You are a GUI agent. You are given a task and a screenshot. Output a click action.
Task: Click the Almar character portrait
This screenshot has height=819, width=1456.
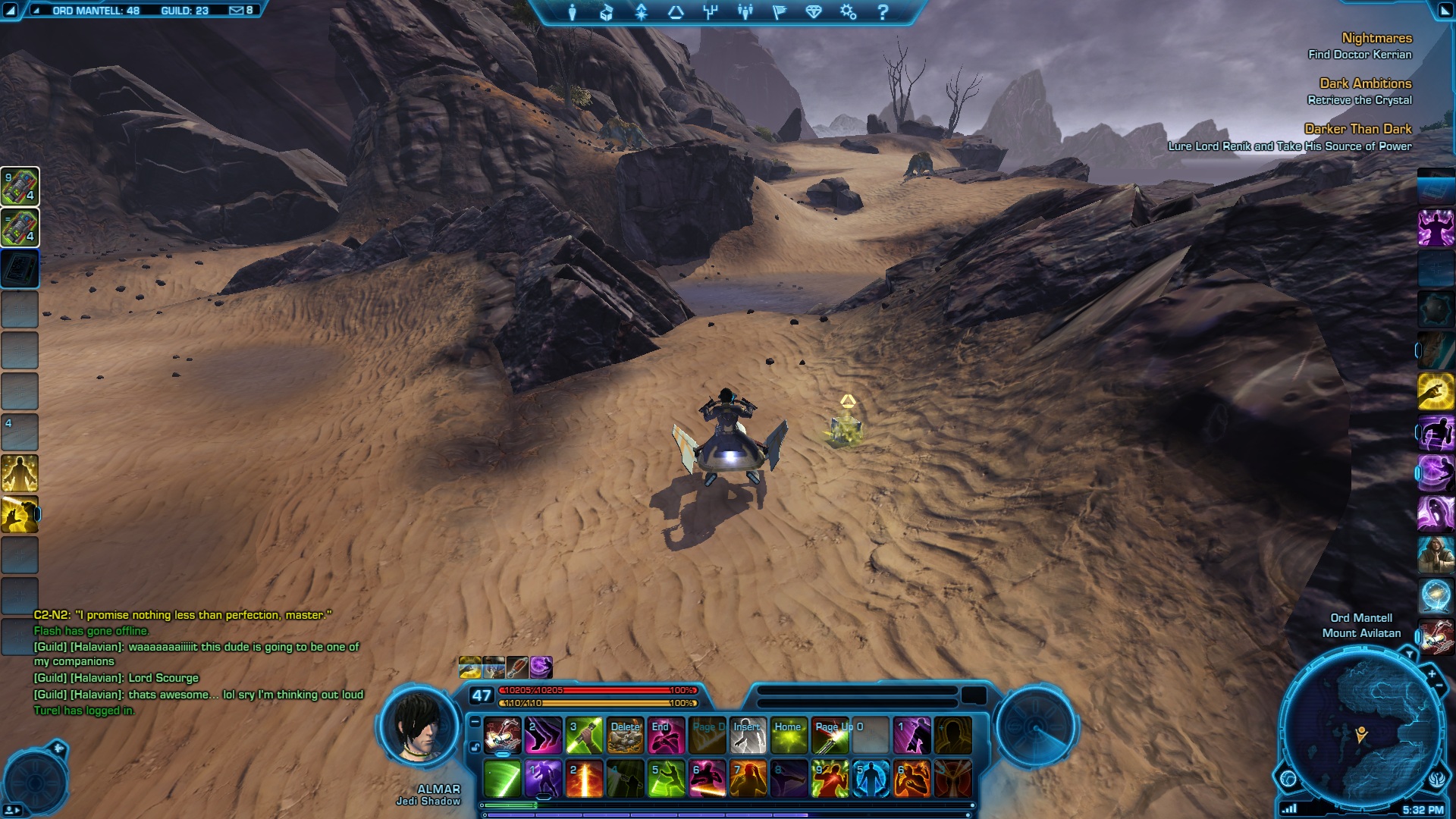pos(419,726)
